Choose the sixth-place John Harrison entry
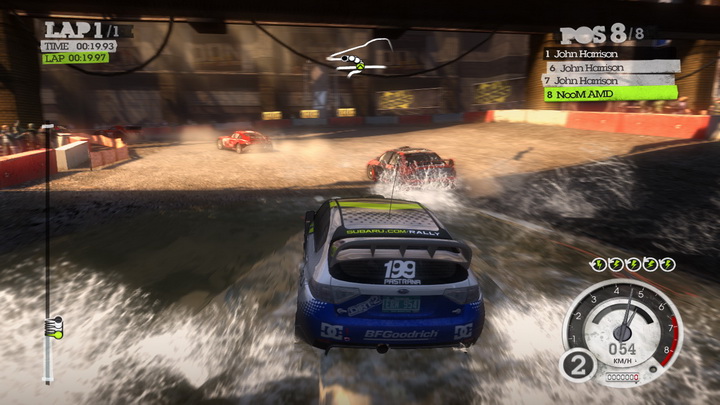Viewport: 720px width, 405px height. [610, 67]
